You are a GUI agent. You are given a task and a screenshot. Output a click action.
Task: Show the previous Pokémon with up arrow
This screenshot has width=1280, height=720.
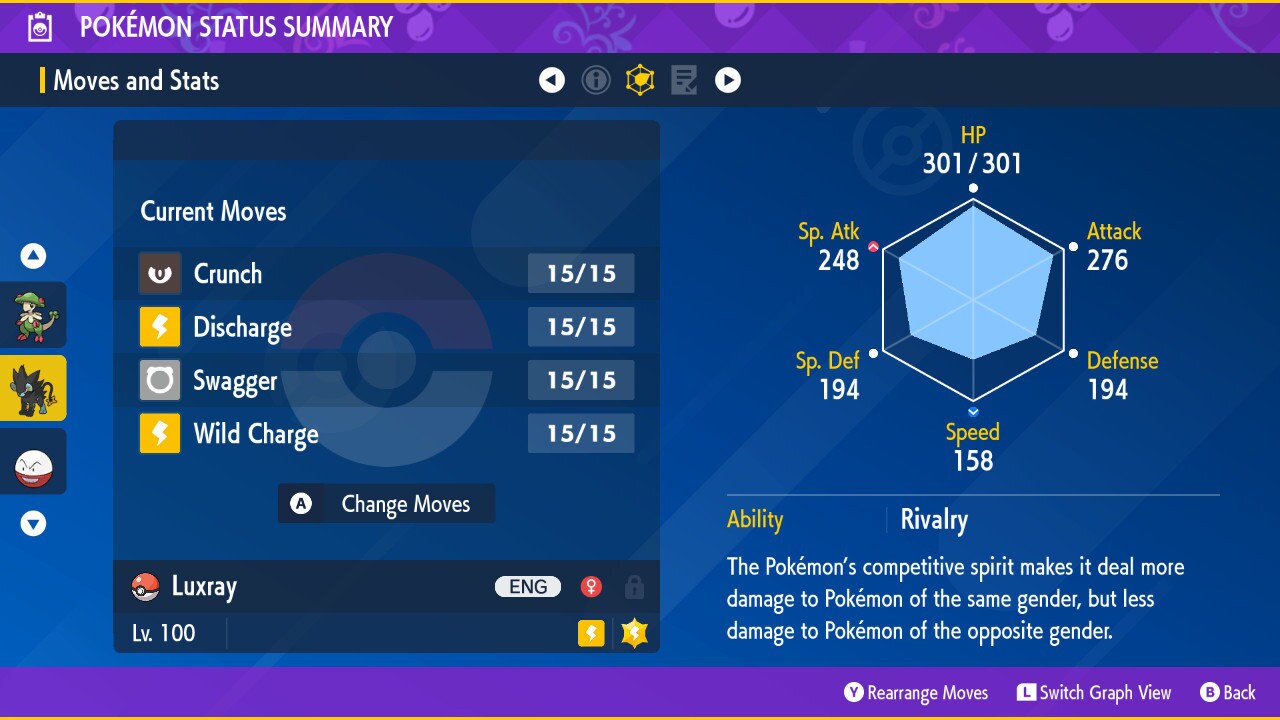pos(34,257)
